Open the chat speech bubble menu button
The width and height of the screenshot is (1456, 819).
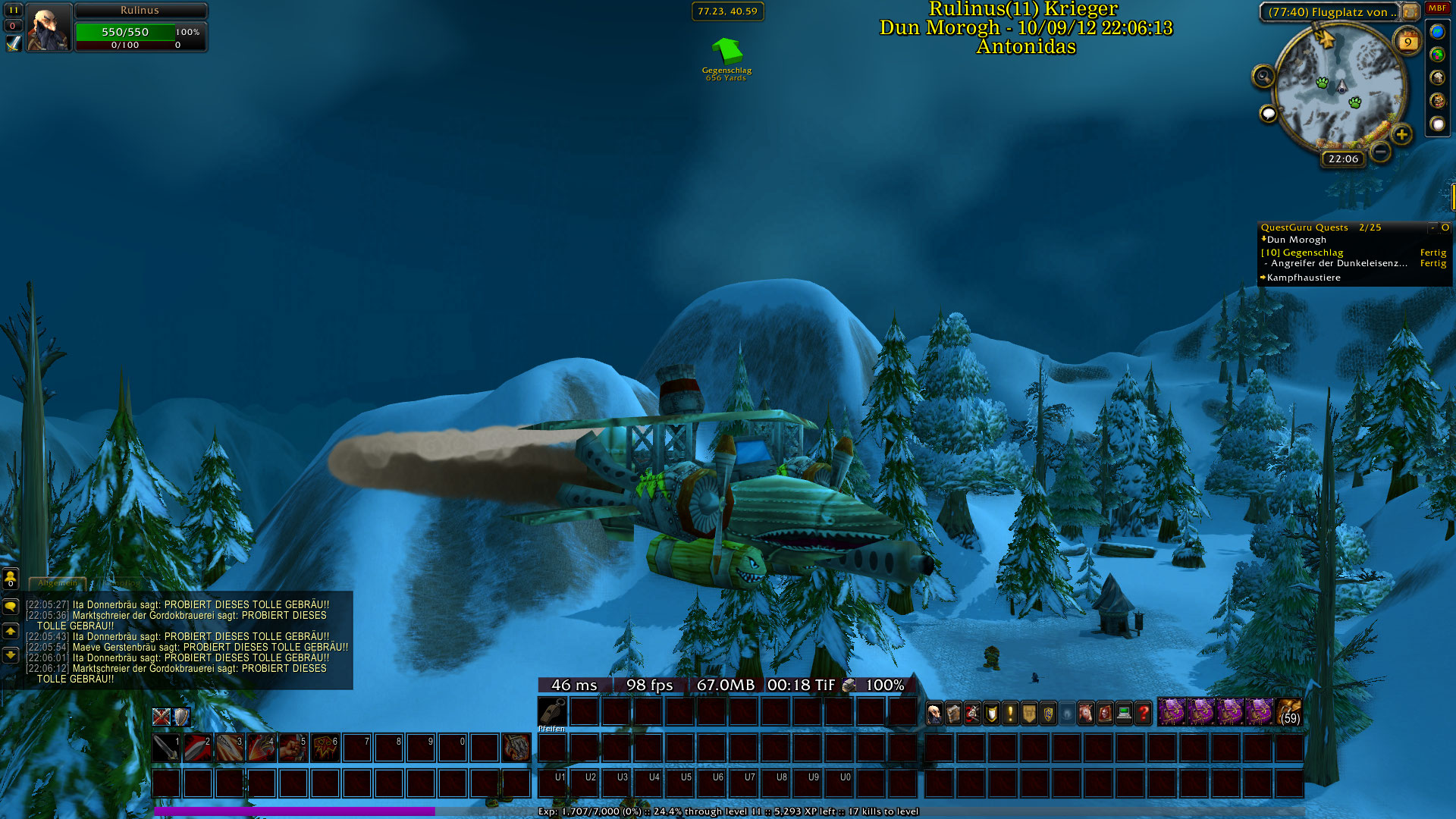pos(11,607)
